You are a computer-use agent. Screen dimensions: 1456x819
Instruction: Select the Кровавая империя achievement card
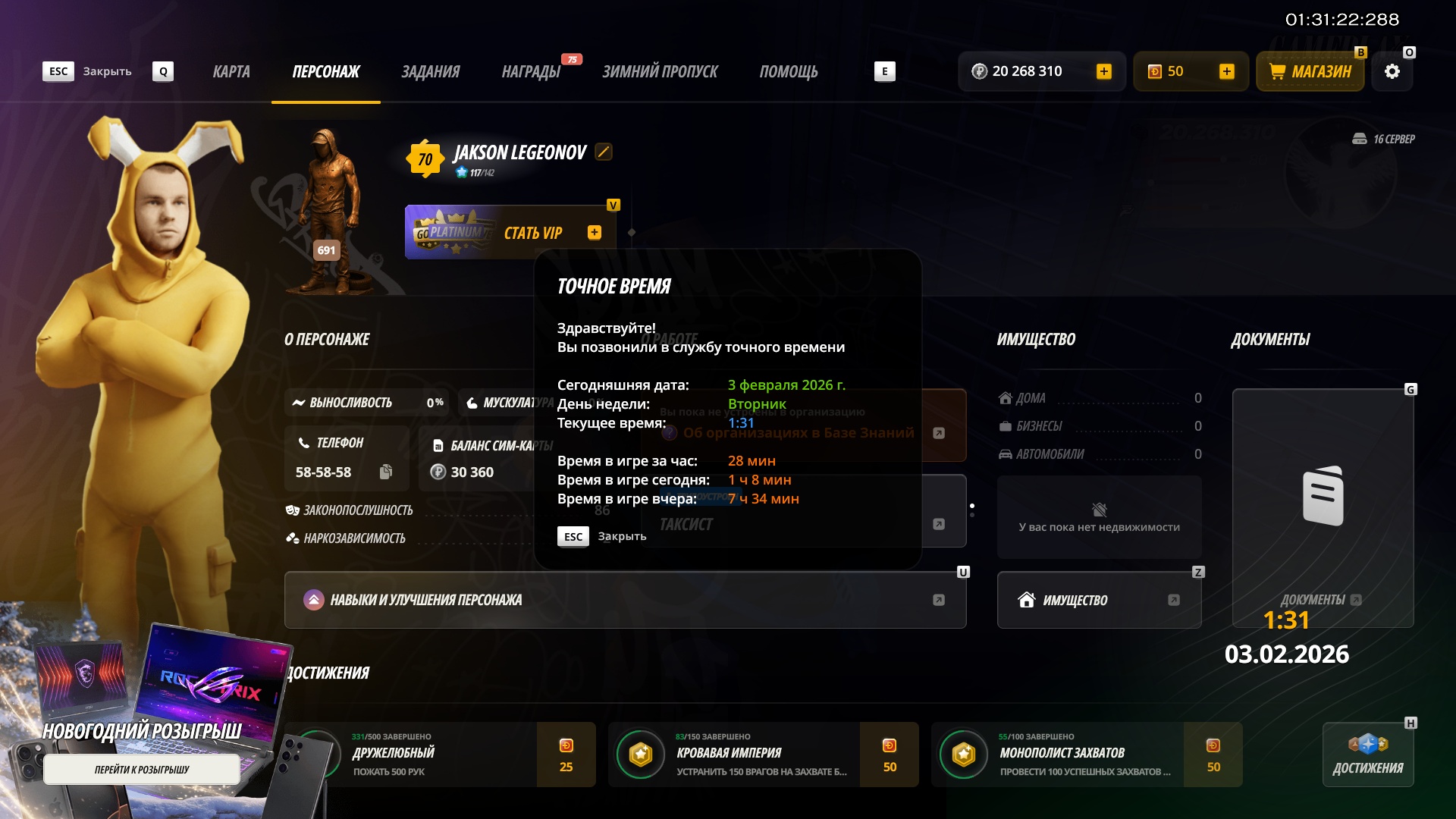pyautogui.click(x=763, y=755)
